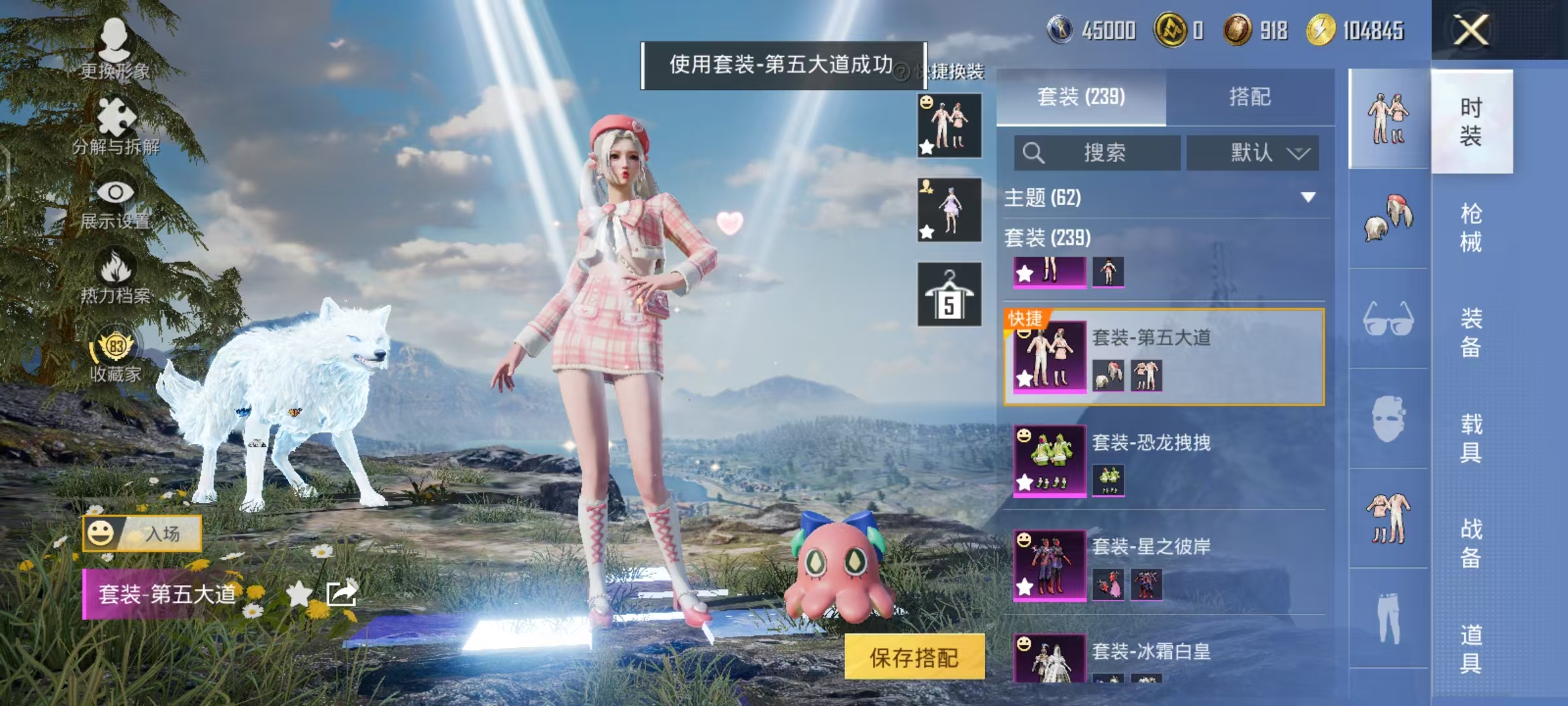Switch to the 搭配 tab

pos(1249,97)
